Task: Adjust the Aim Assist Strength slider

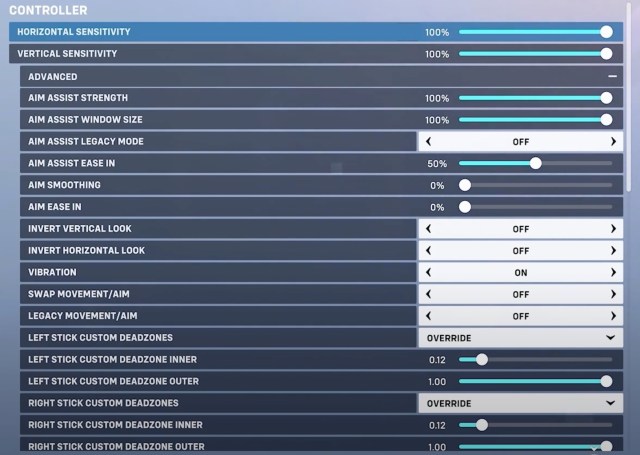Action: pos(606,98)
